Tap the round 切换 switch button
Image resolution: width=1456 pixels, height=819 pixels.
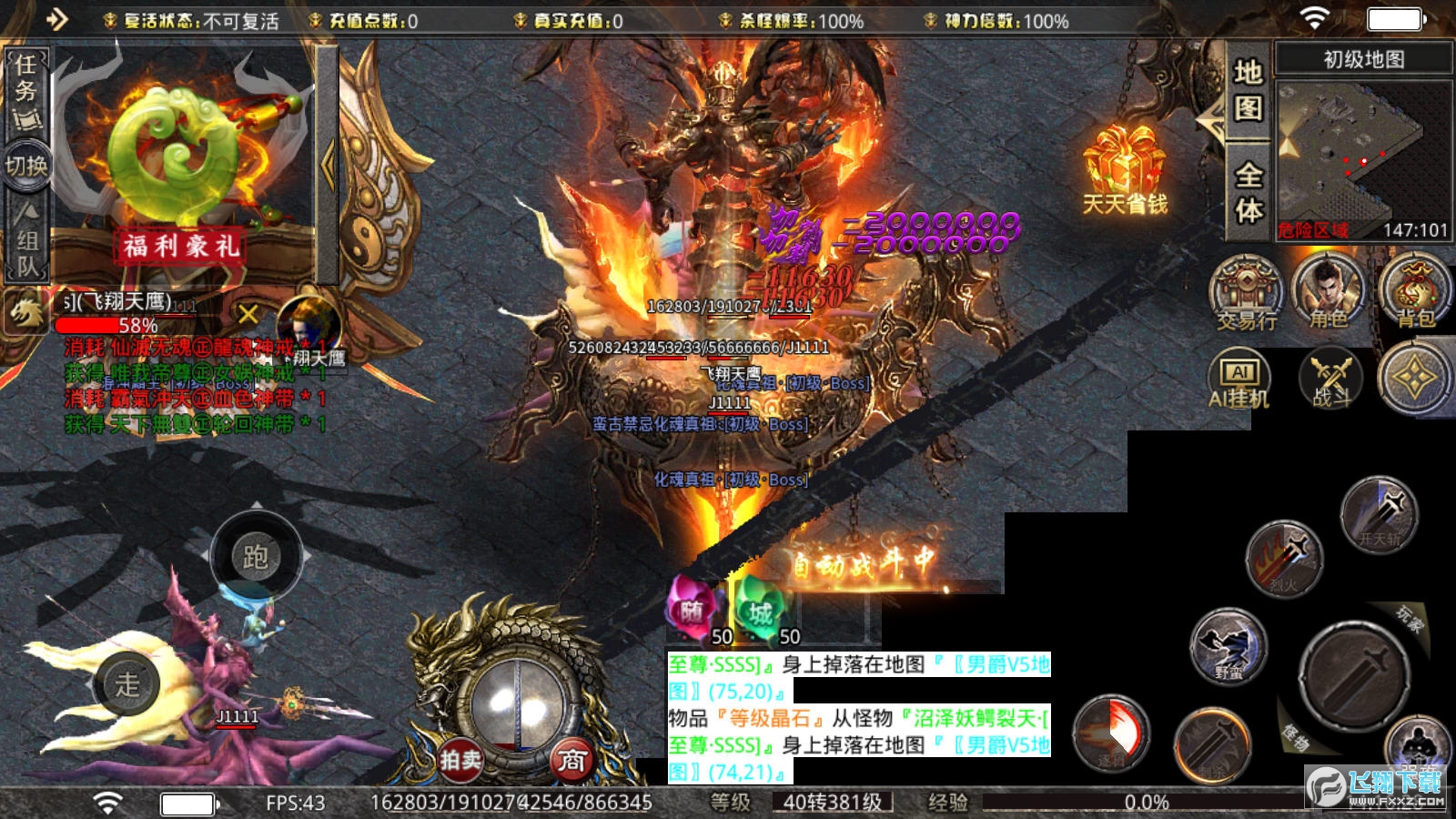pyautogui.click(x=26, y=166)
